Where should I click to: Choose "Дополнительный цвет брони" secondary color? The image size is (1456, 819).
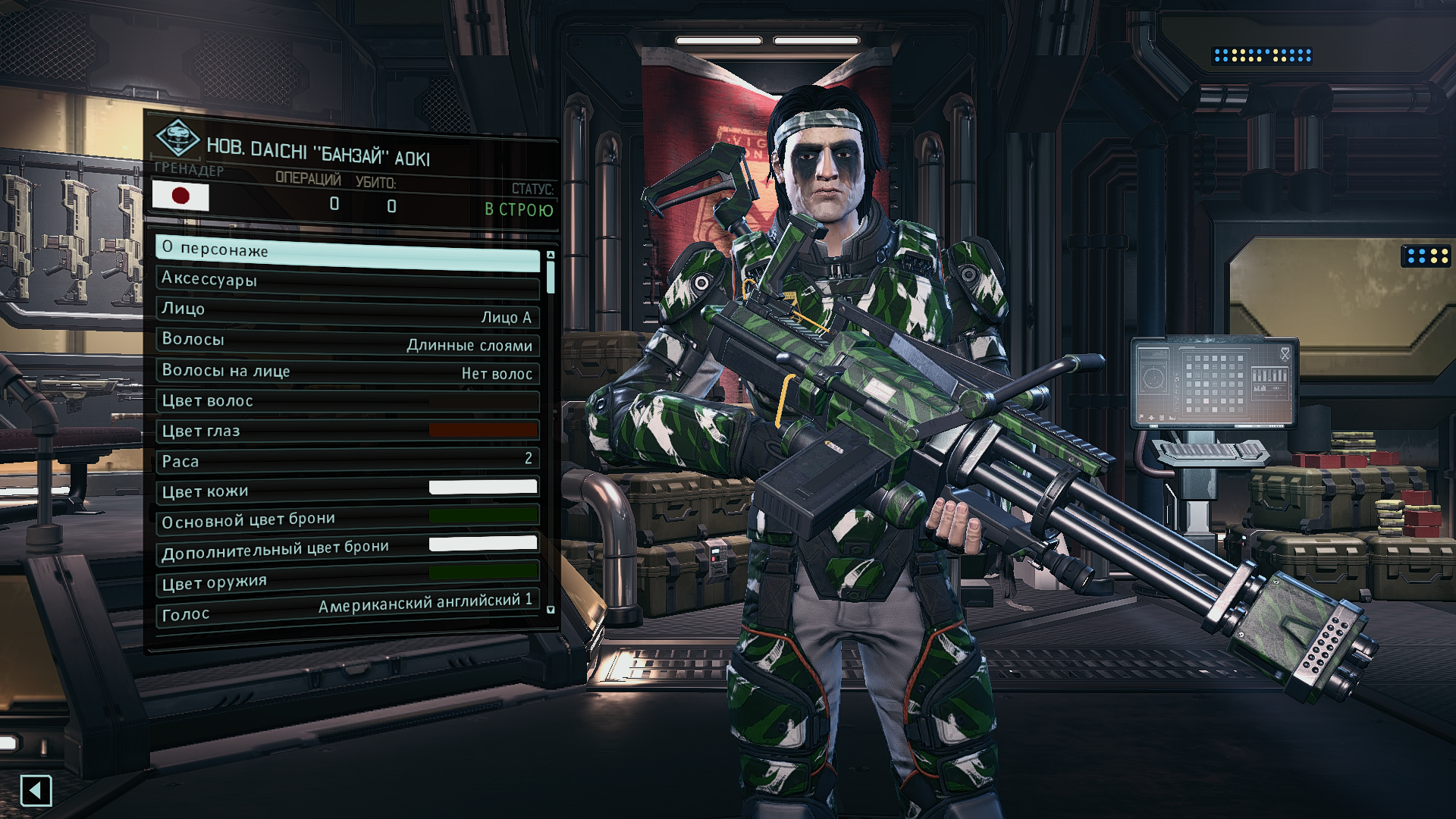[x=347, y=549]
